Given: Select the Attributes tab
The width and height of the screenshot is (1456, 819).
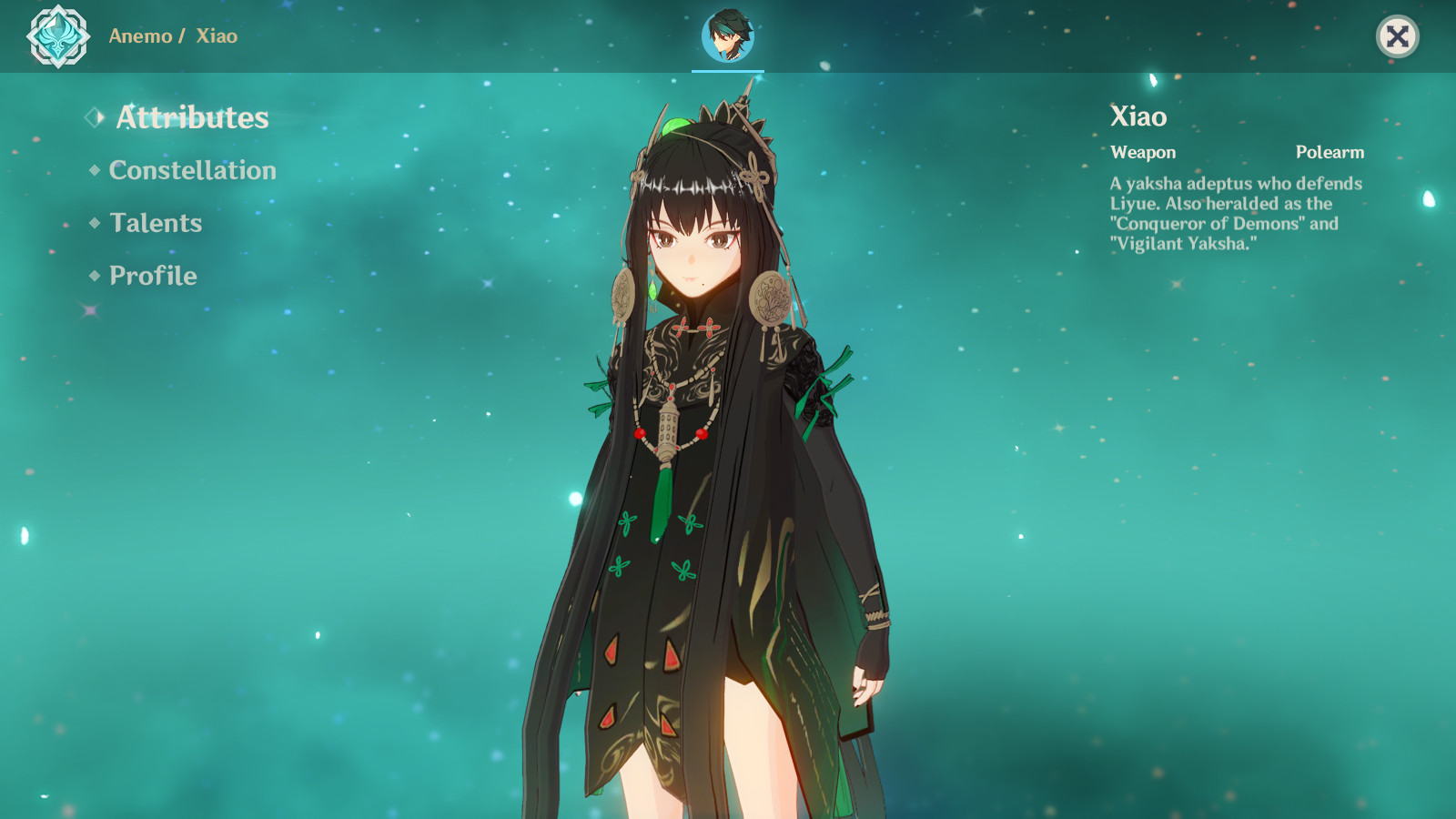Looking at the screenshot, I should pyautogui.click(x=191, y=117).
